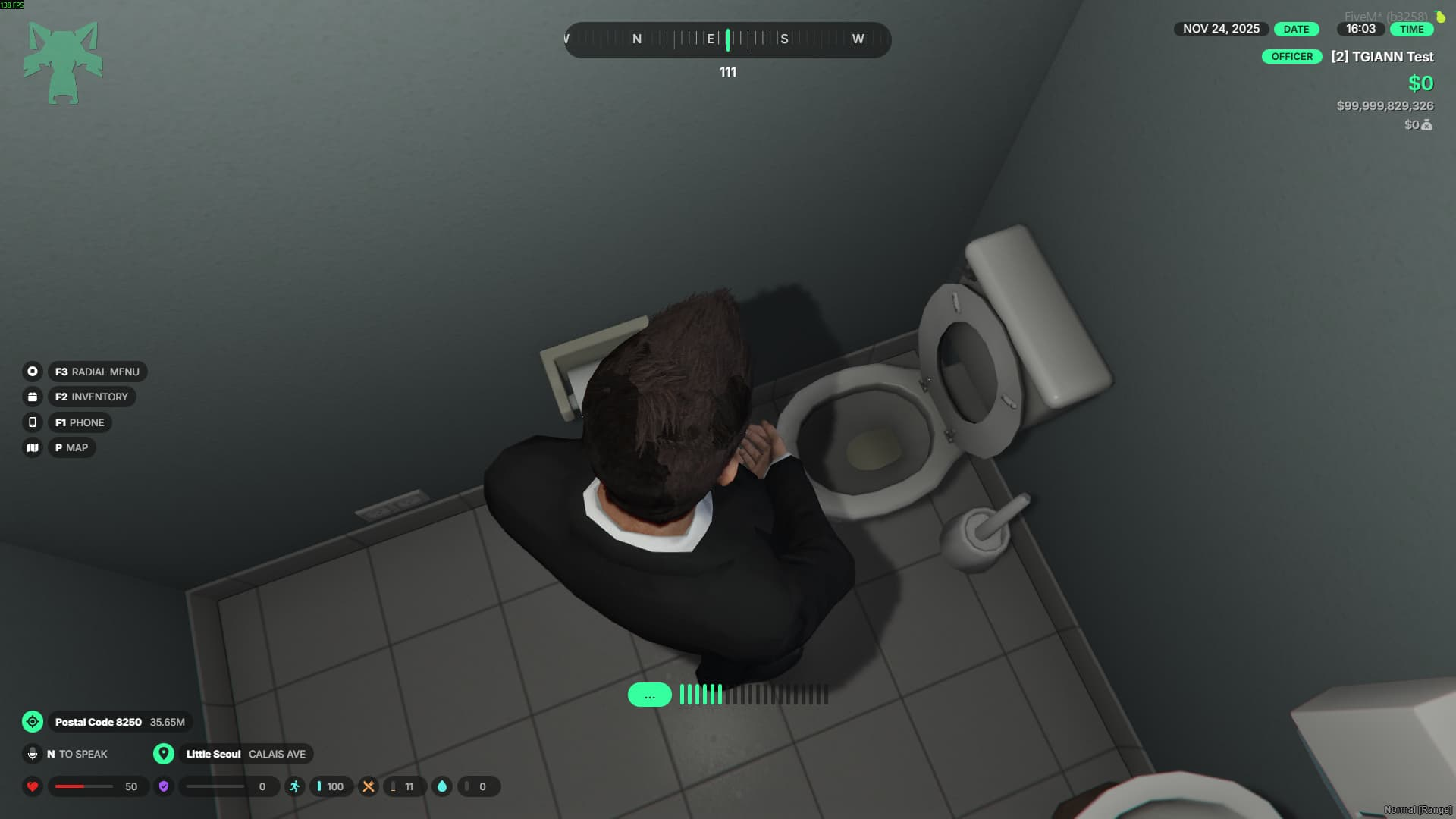
Task: Click the green DATE label
Action: pos(1296,29)
